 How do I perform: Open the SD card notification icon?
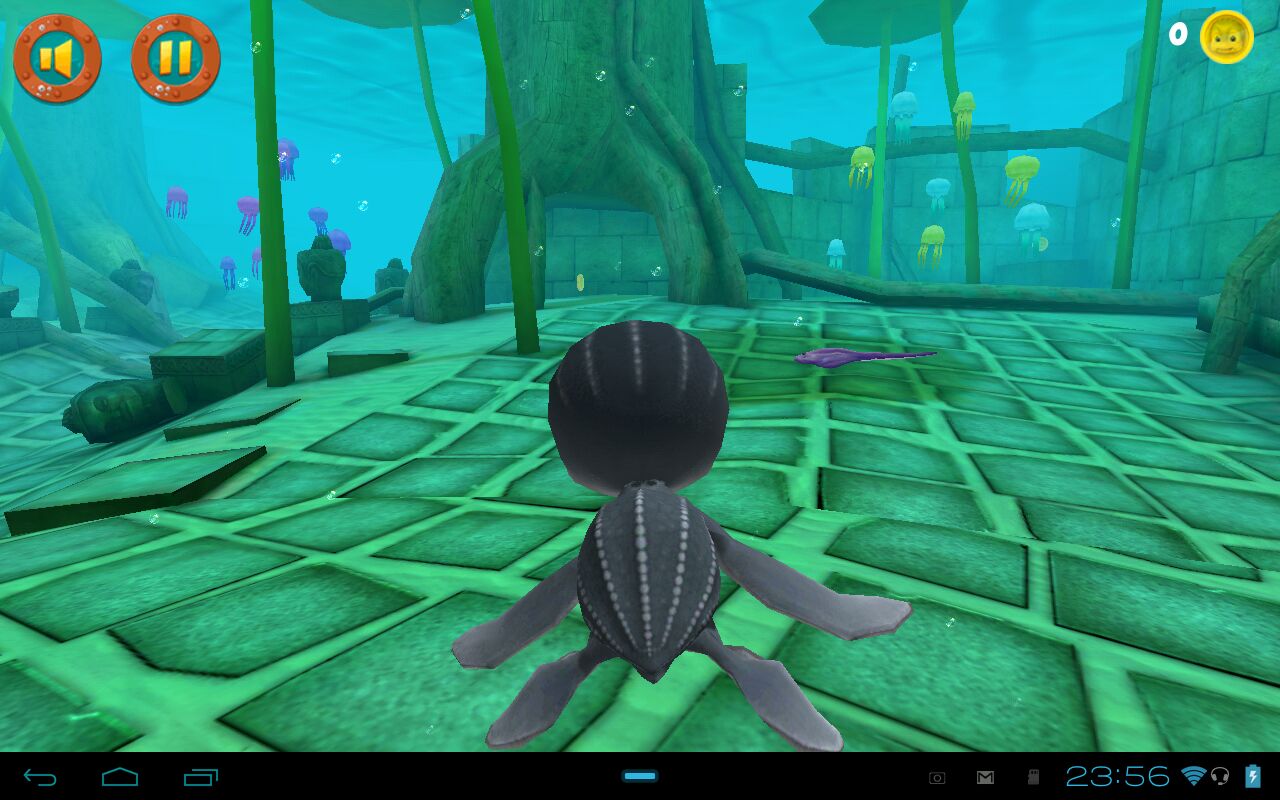[x=1034, y=775]
